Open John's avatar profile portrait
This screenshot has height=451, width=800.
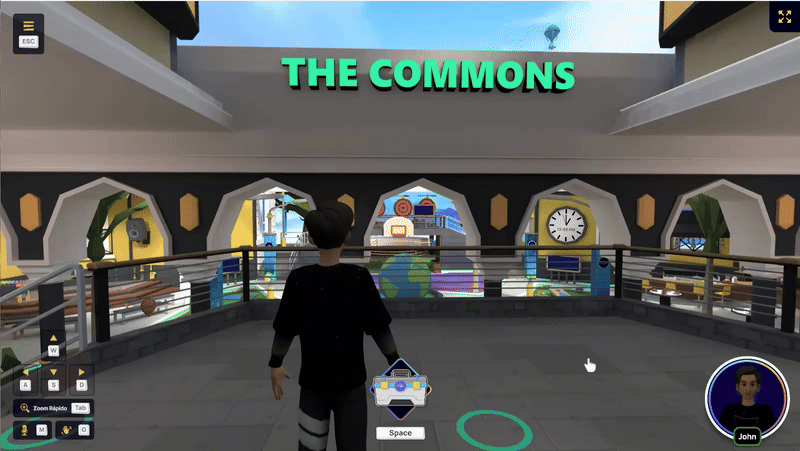click(746, 396)
